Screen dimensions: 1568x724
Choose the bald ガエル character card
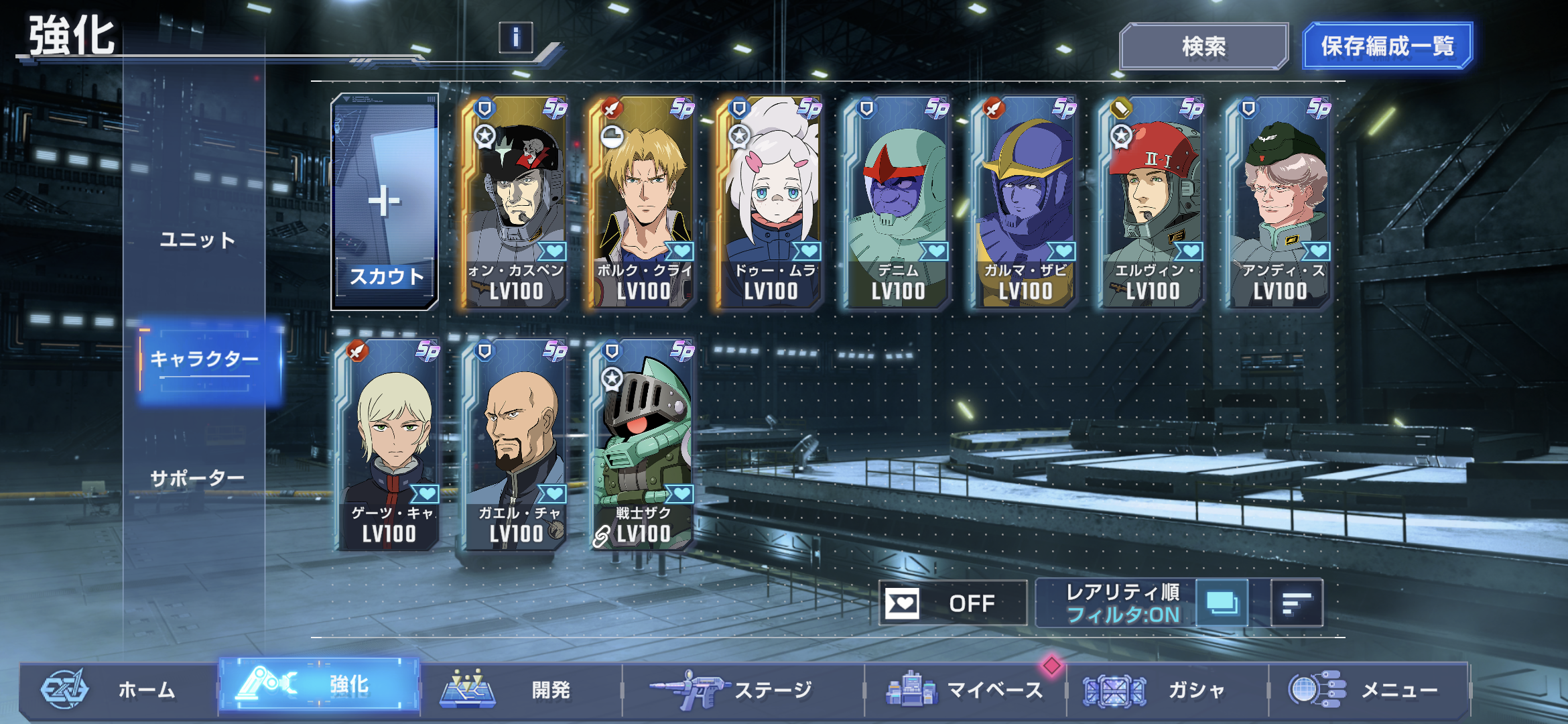coord(516,444)
